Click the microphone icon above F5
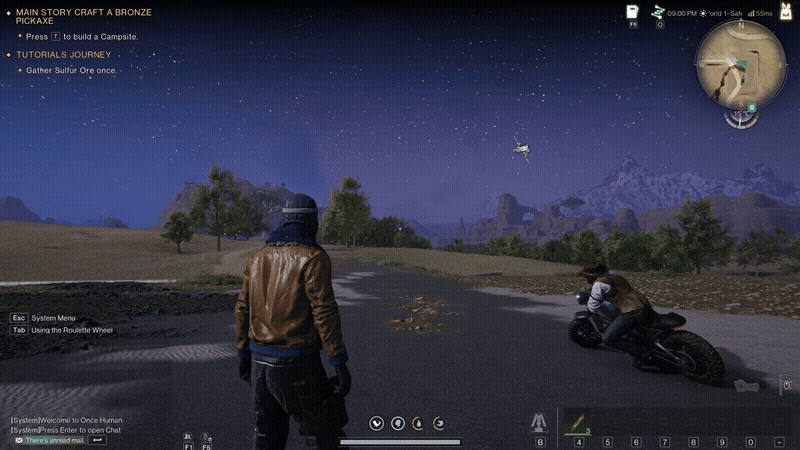This screenshot has height=450, width=800. (206, 436)
